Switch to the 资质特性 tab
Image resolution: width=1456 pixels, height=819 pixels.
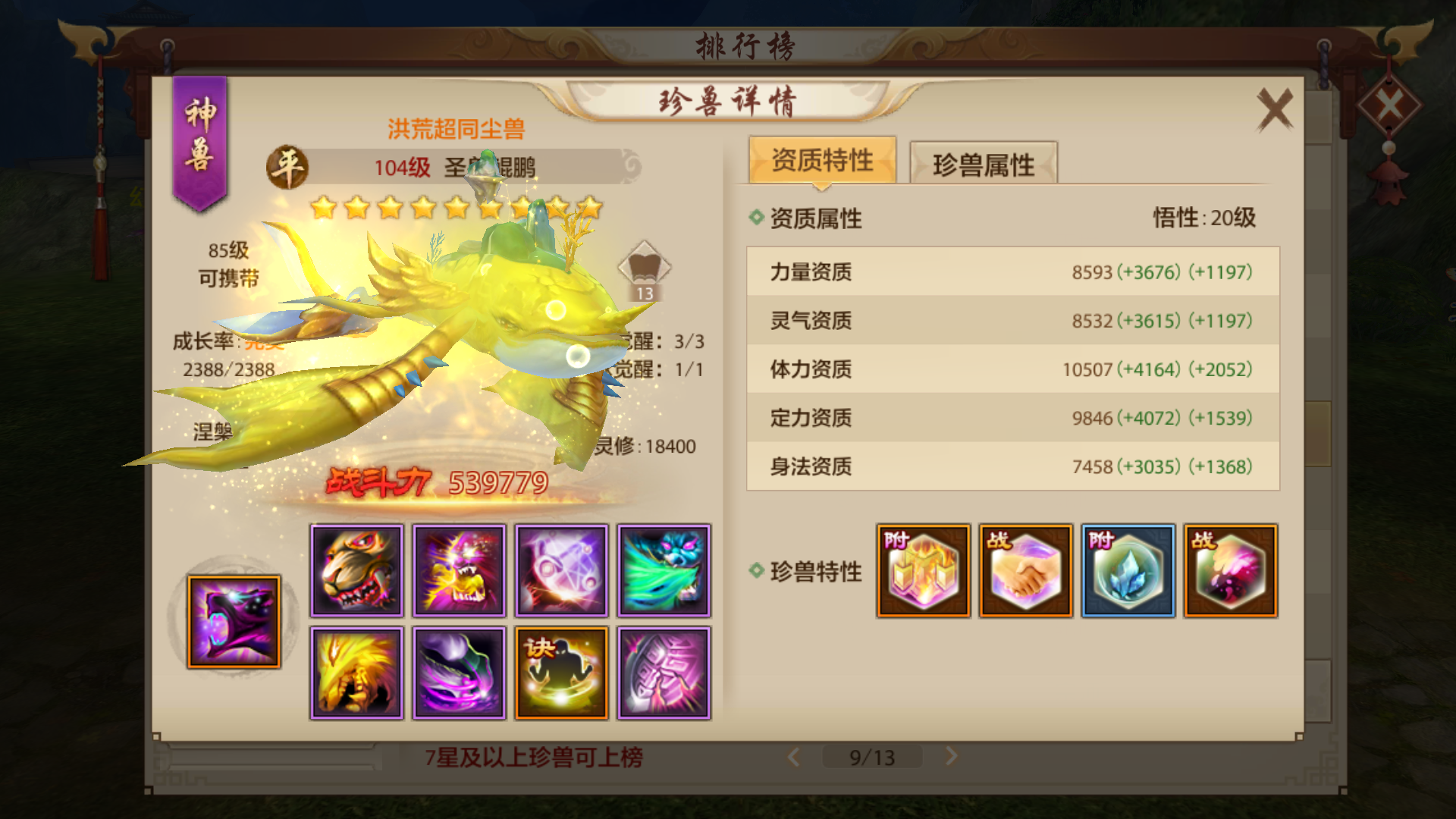tap(823, 159)
